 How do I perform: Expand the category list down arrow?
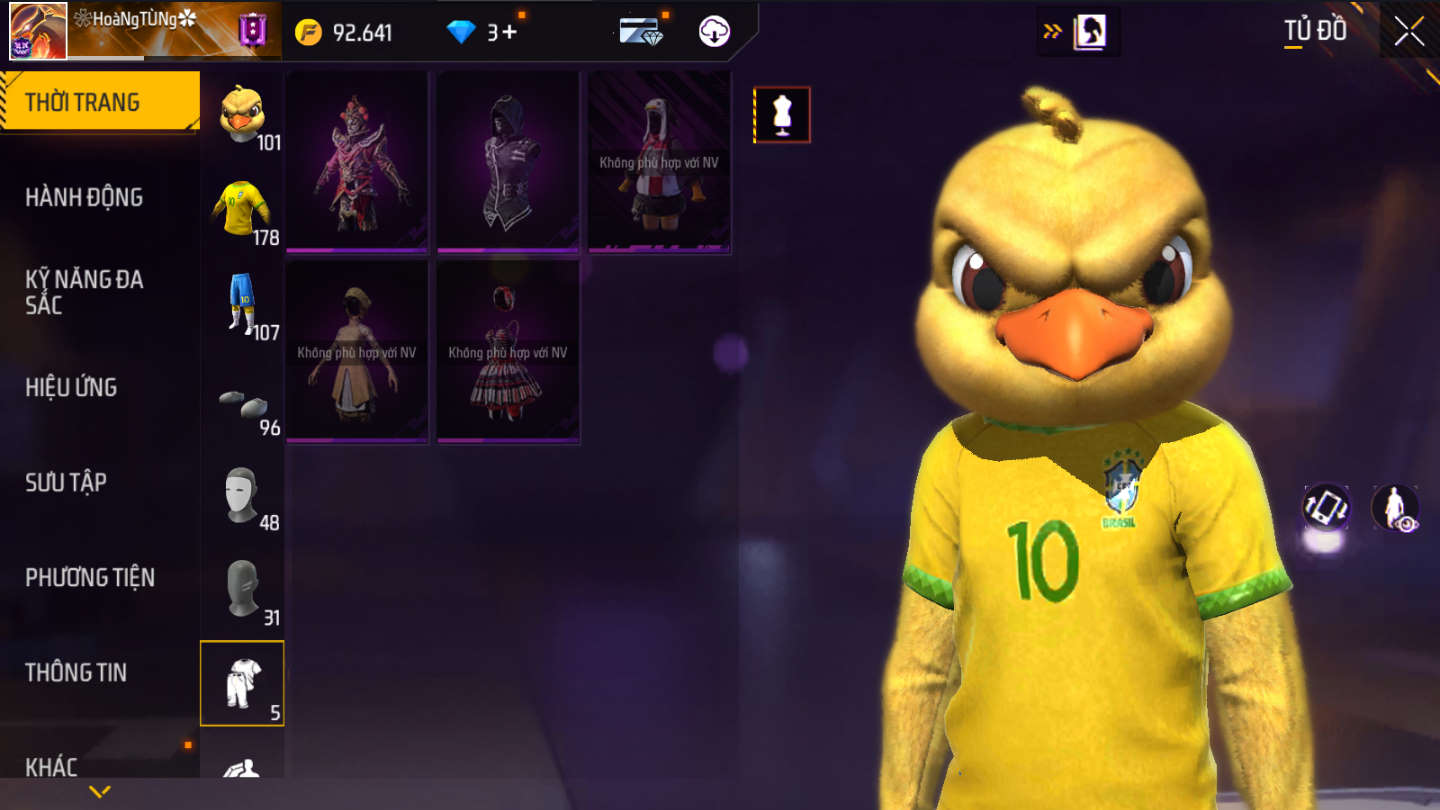pos(99,792)
